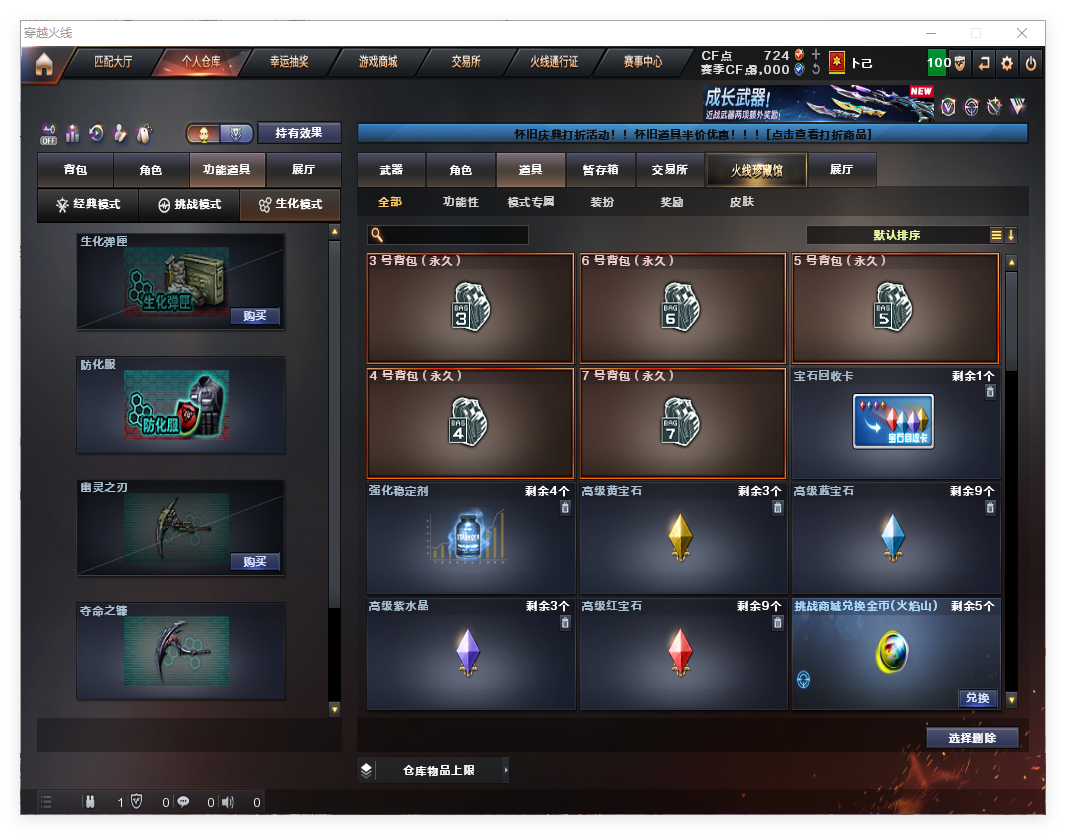Select the 3号背包 permanent bag item
Image resolution: width=1066 pixels, height=835 pixels.
(470, 308)
